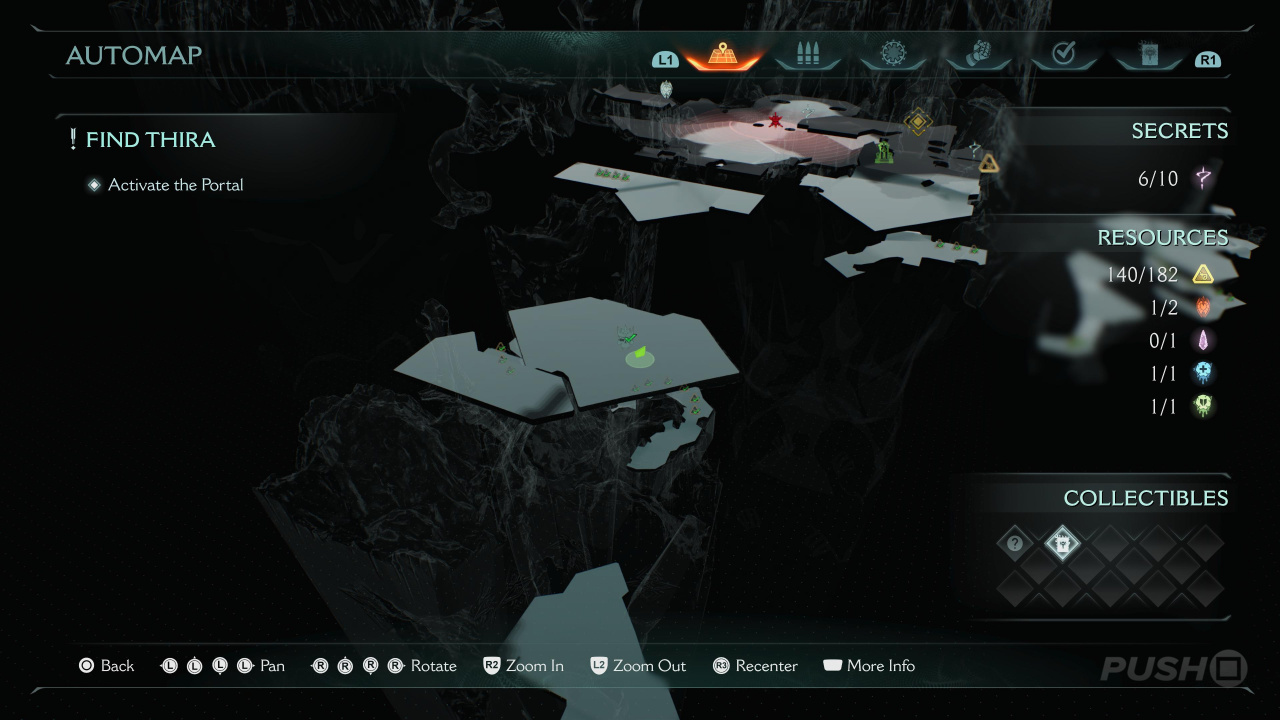Select the highlighted codex collectible slot
Screen dimensions: 1280x720
(x=1062, y=544)
